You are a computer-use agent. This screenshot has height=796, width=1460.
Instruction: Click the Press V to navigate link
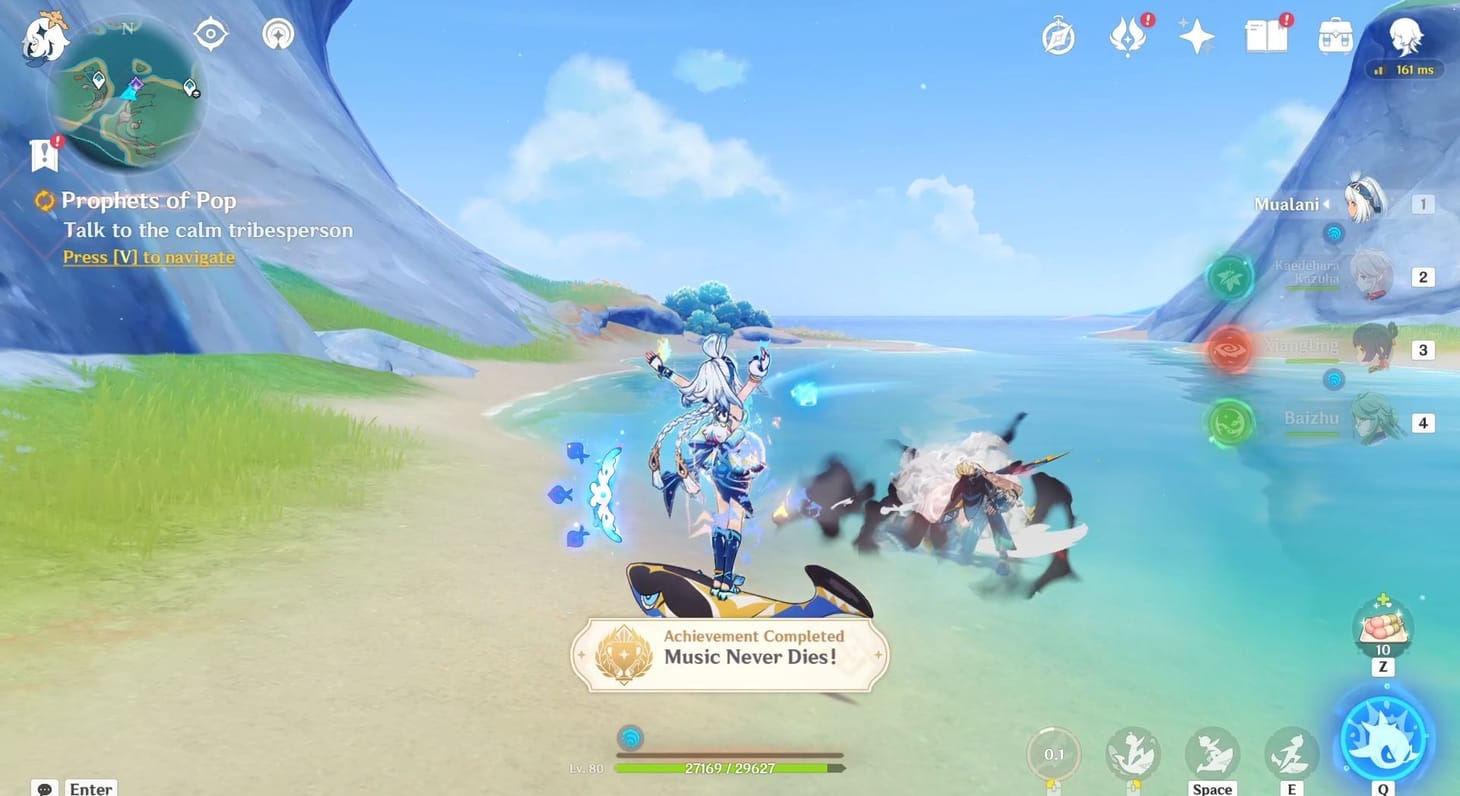tap(147, 257)
